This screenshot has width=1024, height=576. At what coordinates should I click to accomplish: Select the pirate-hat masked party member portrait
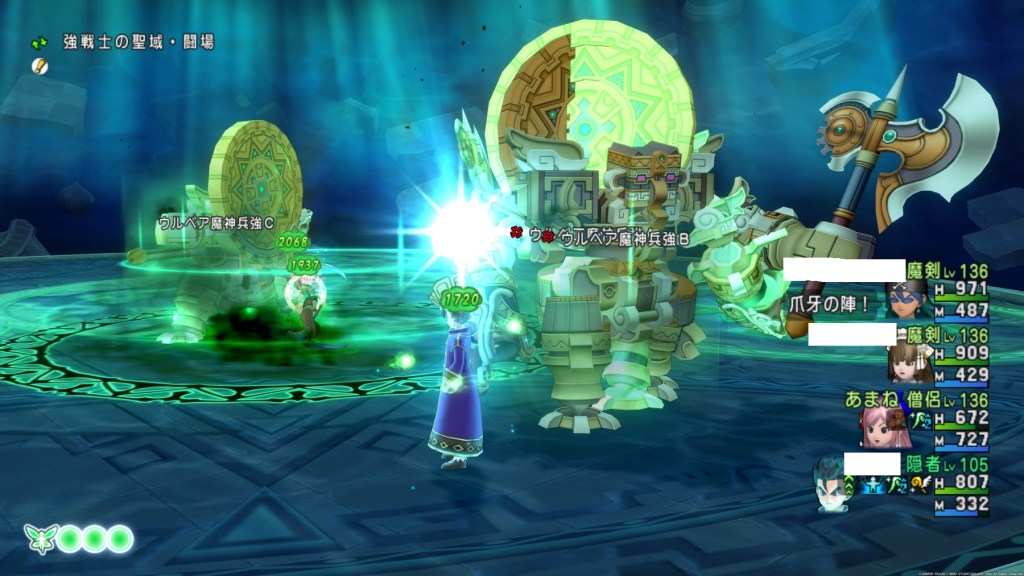pos(904,297)
